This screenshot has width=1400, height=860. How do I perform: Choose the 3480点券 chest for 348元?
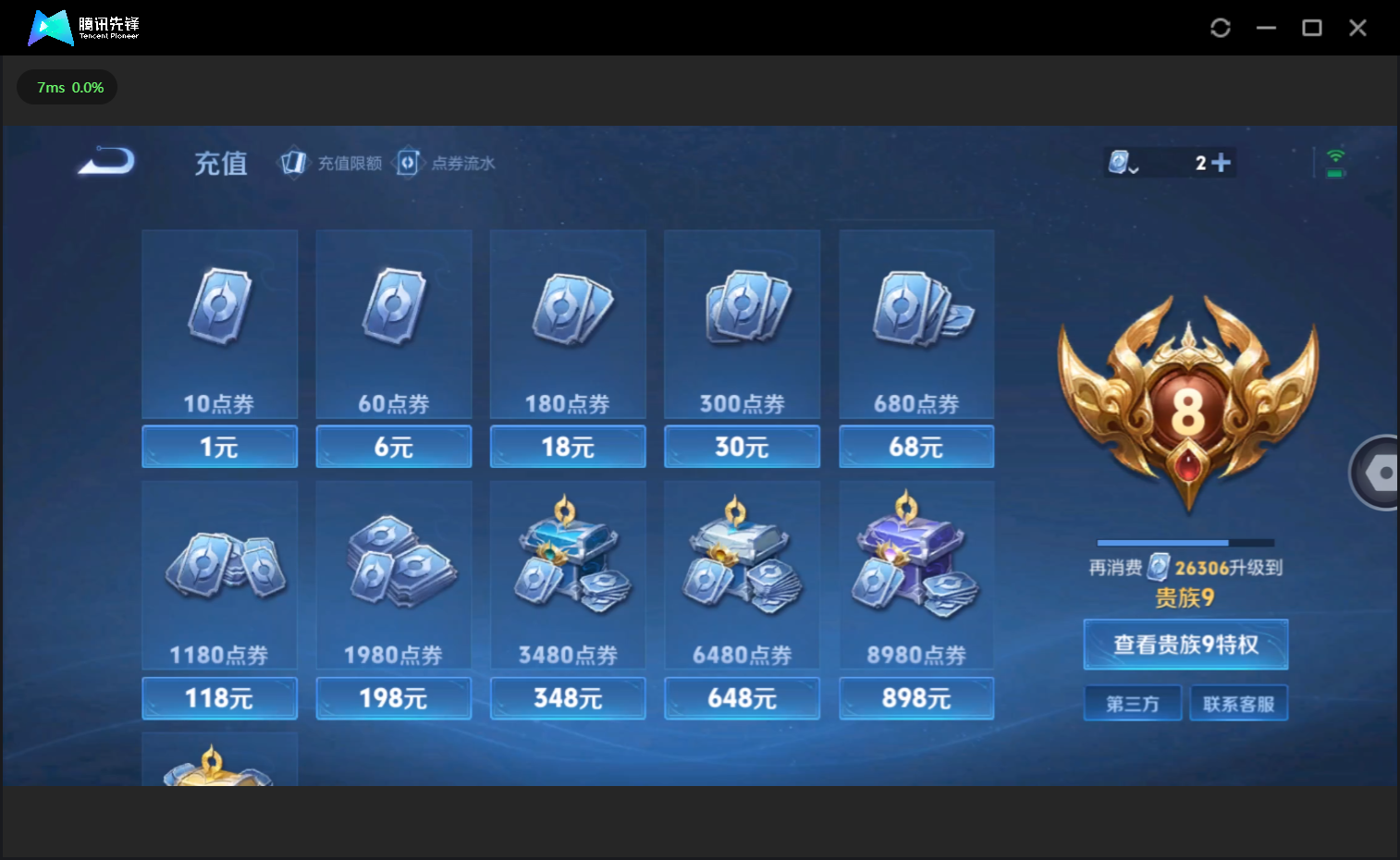(x=568, y=698)
